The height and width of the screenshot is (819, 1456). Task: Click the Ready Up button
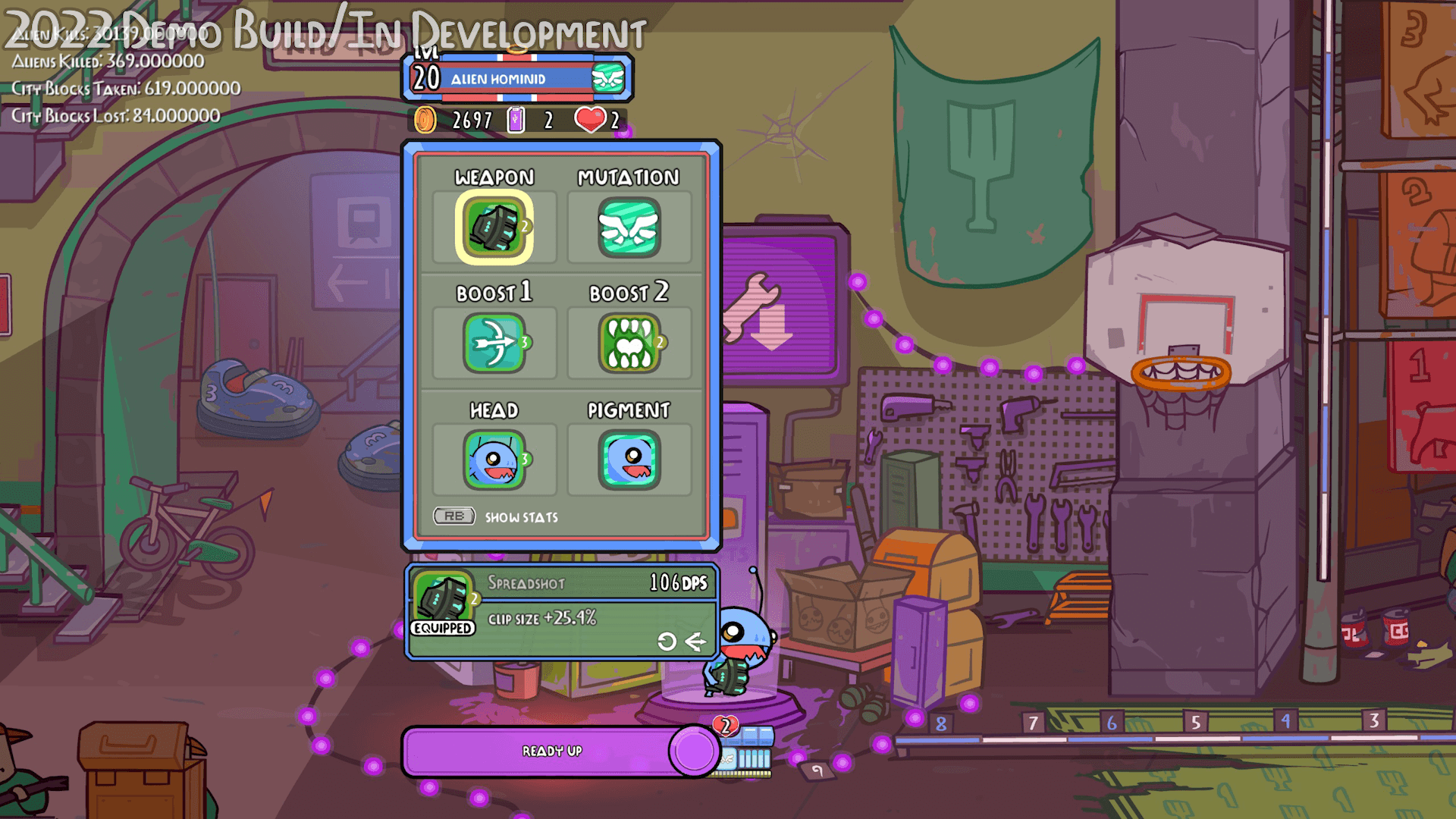[x=552, y=751]
